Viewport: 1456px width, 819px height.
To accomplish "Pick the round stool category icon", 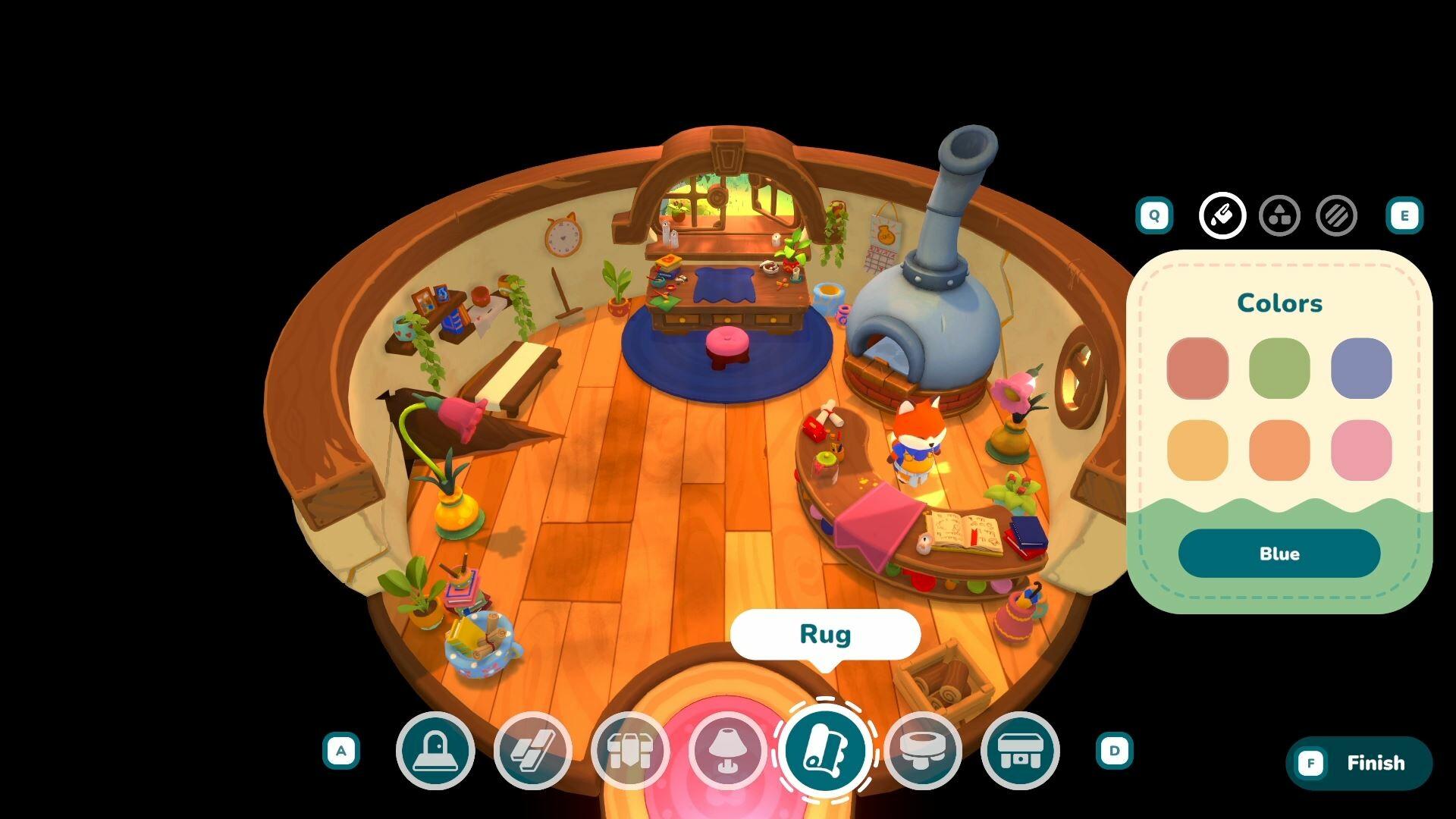I will click(x=922, y=751).
